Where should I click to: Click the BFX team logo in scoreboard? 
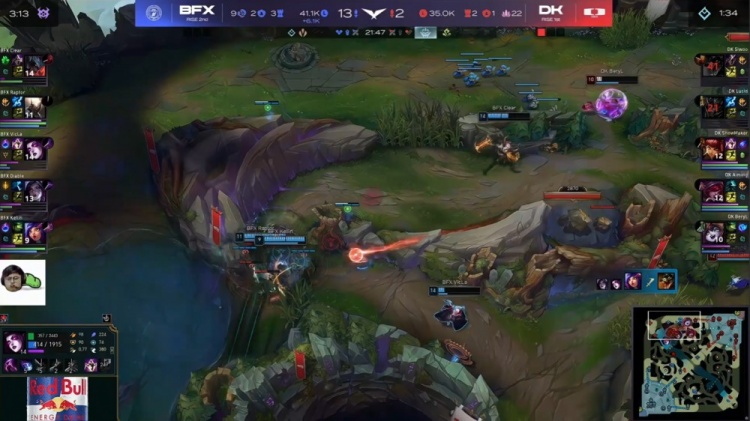pyautogui.click(x=153, y=13)
